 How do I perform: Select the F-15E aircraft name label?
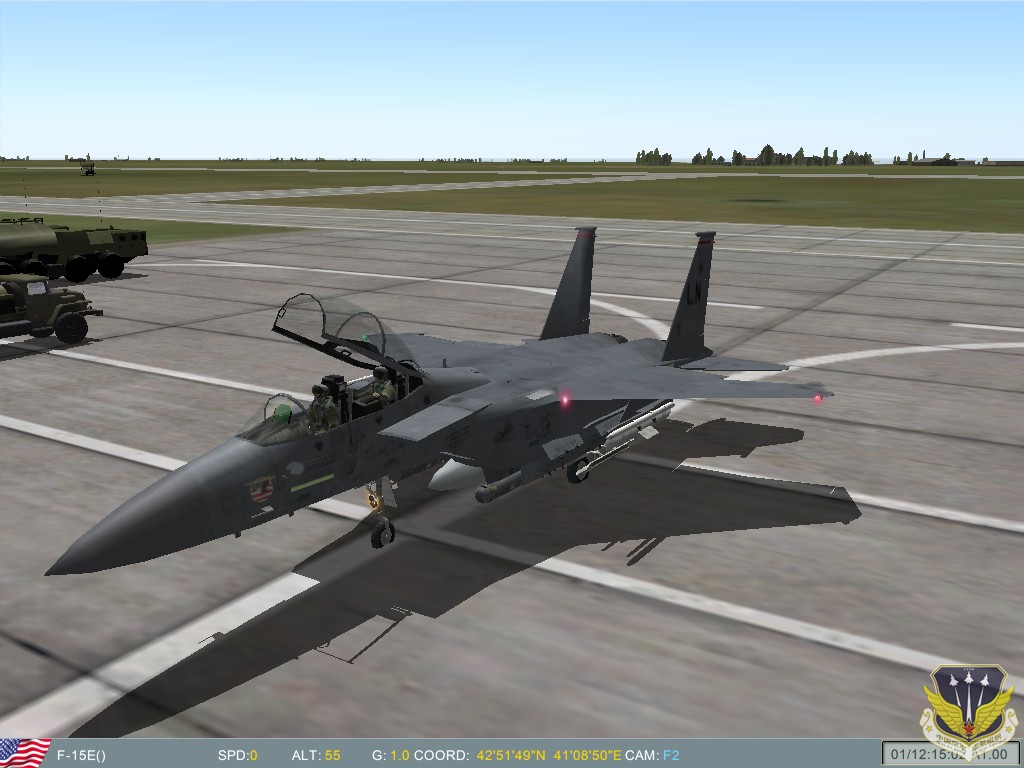81,755
